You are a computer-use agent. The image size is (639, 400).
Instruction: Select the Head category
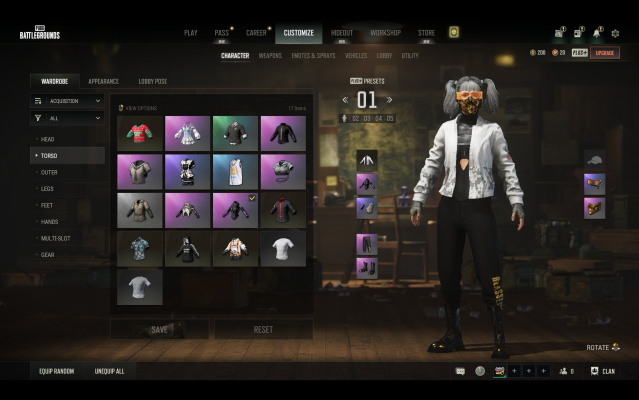click(48, 139)
